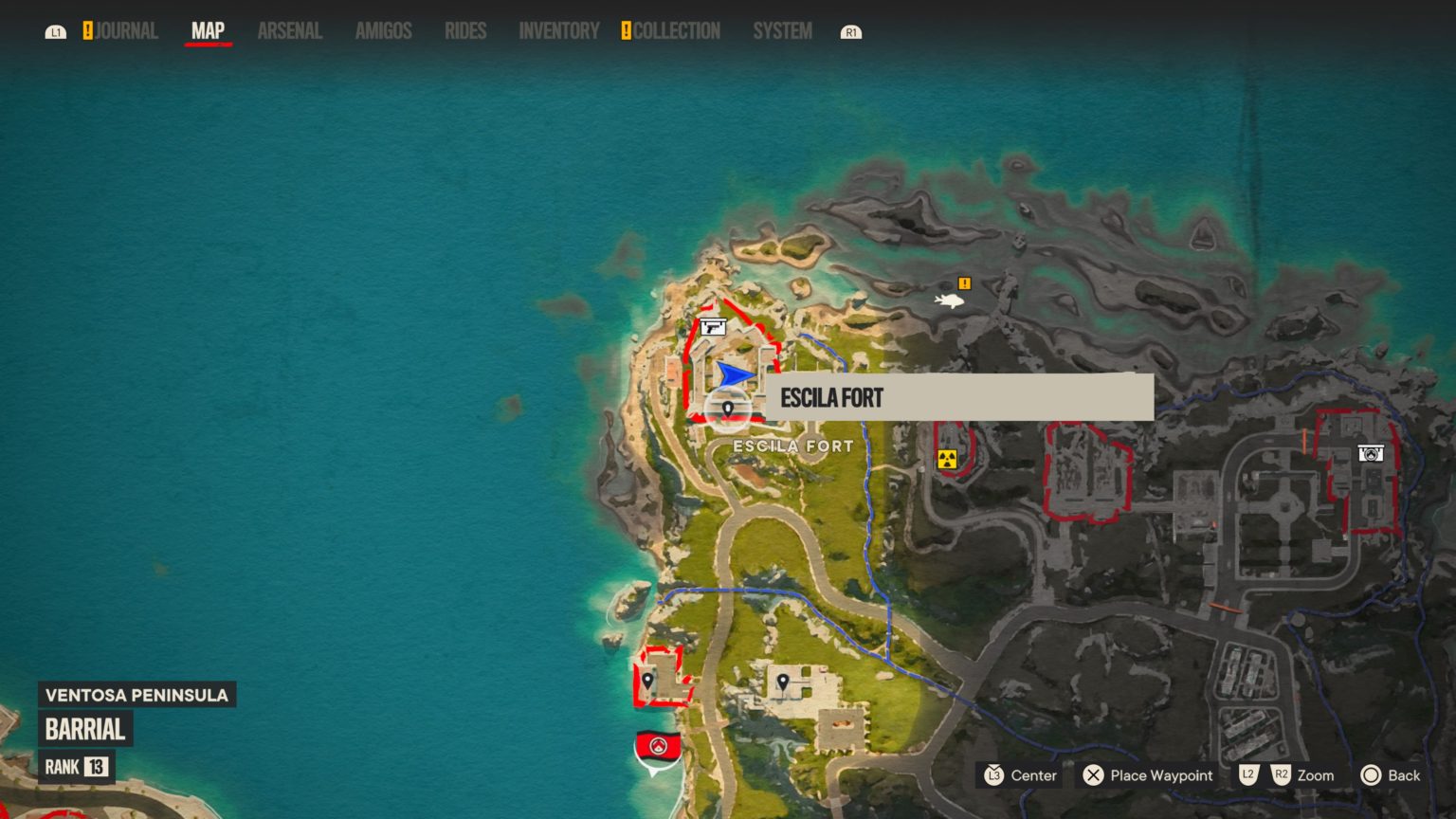Switch to the Arsenal tab

(289, 30)
